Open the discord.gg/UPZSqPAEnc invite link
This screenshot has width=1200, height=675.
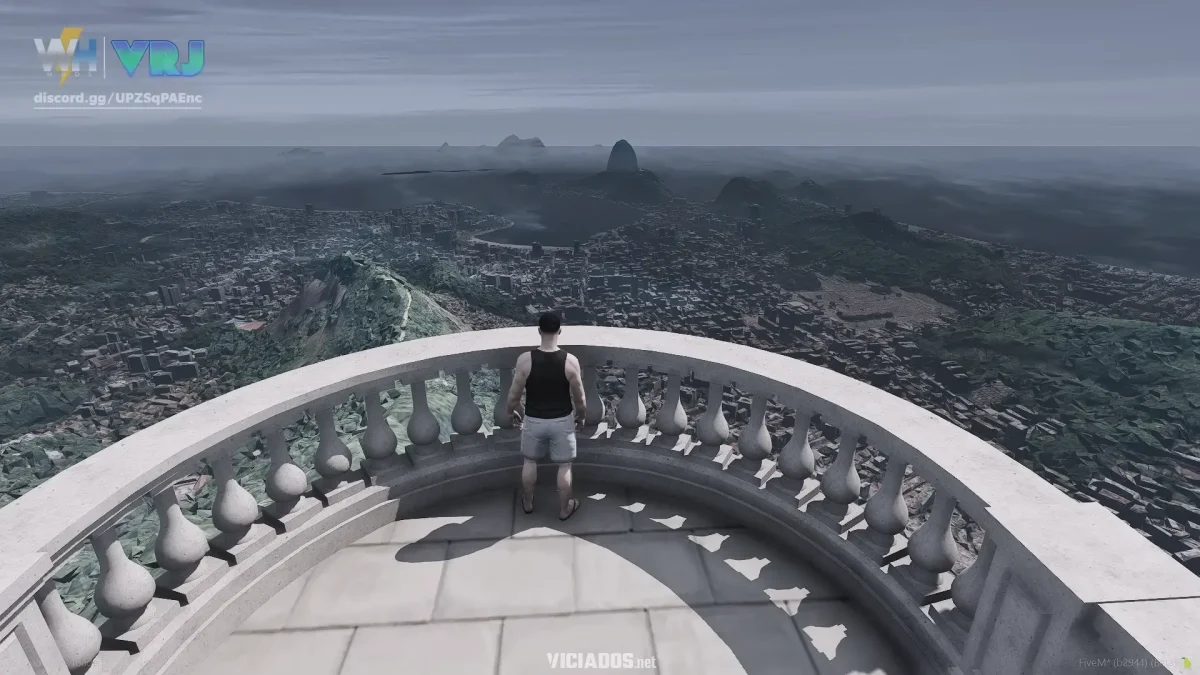click(117, 98)
